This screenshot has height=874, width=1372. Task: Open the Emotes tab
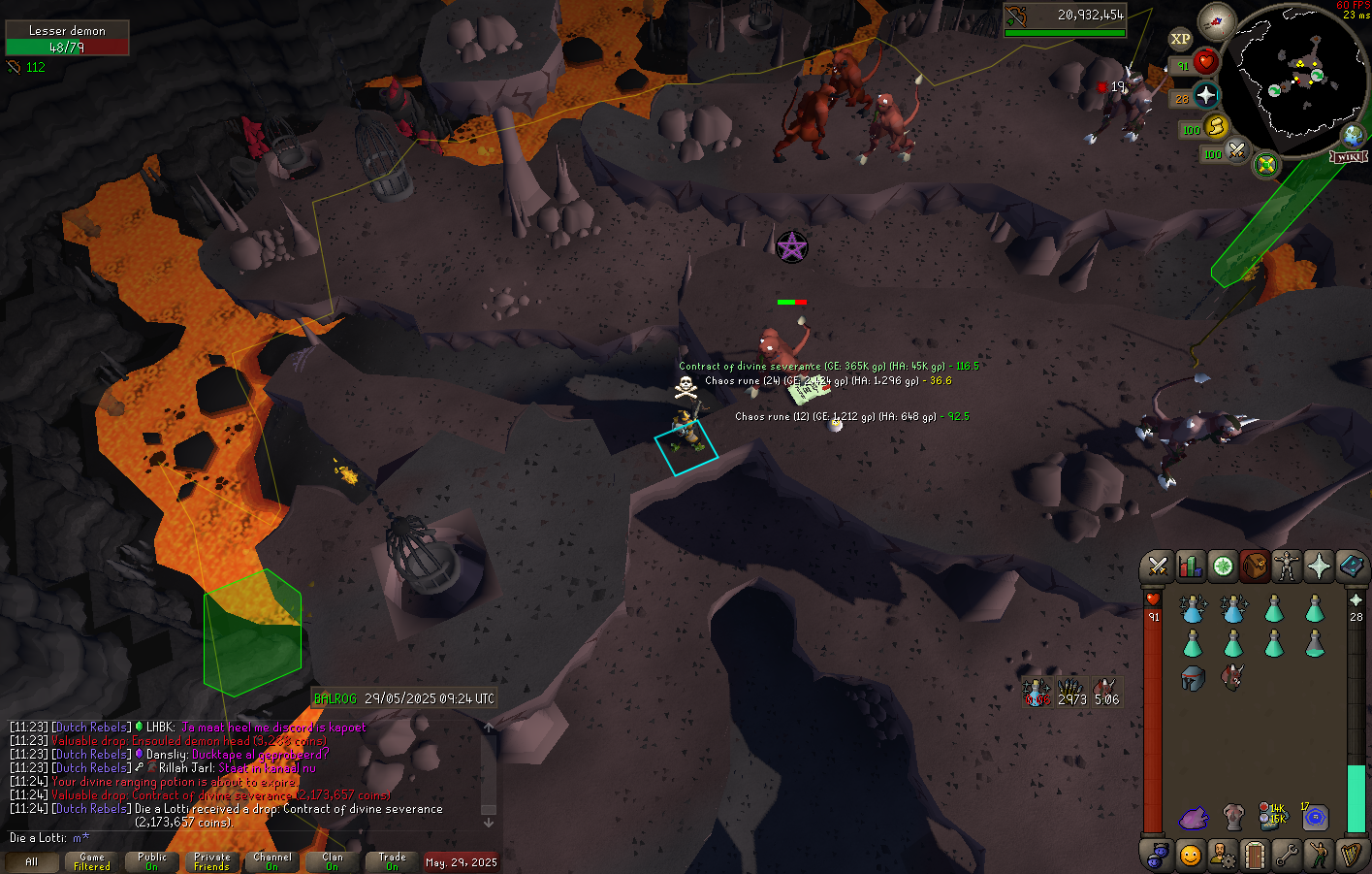point(1319,856)
